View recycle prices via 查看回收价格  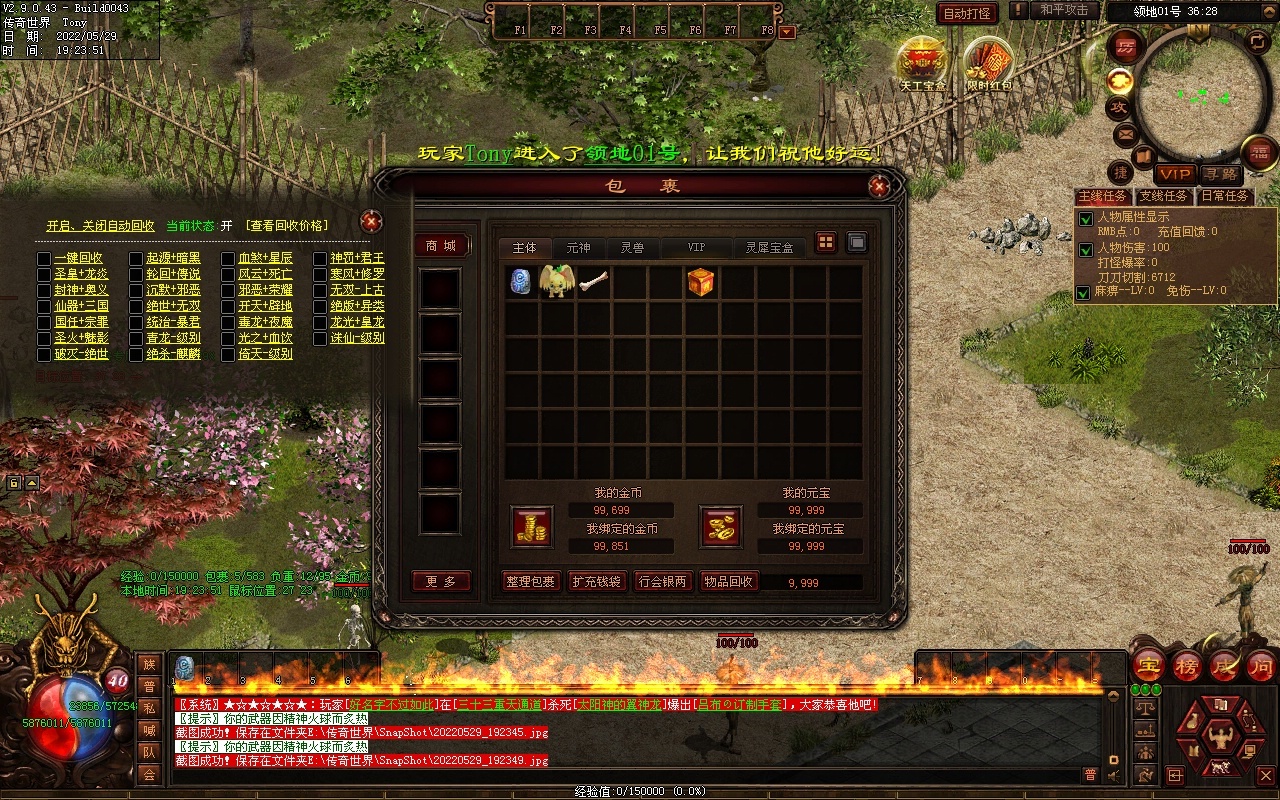(x=287, y=226)
